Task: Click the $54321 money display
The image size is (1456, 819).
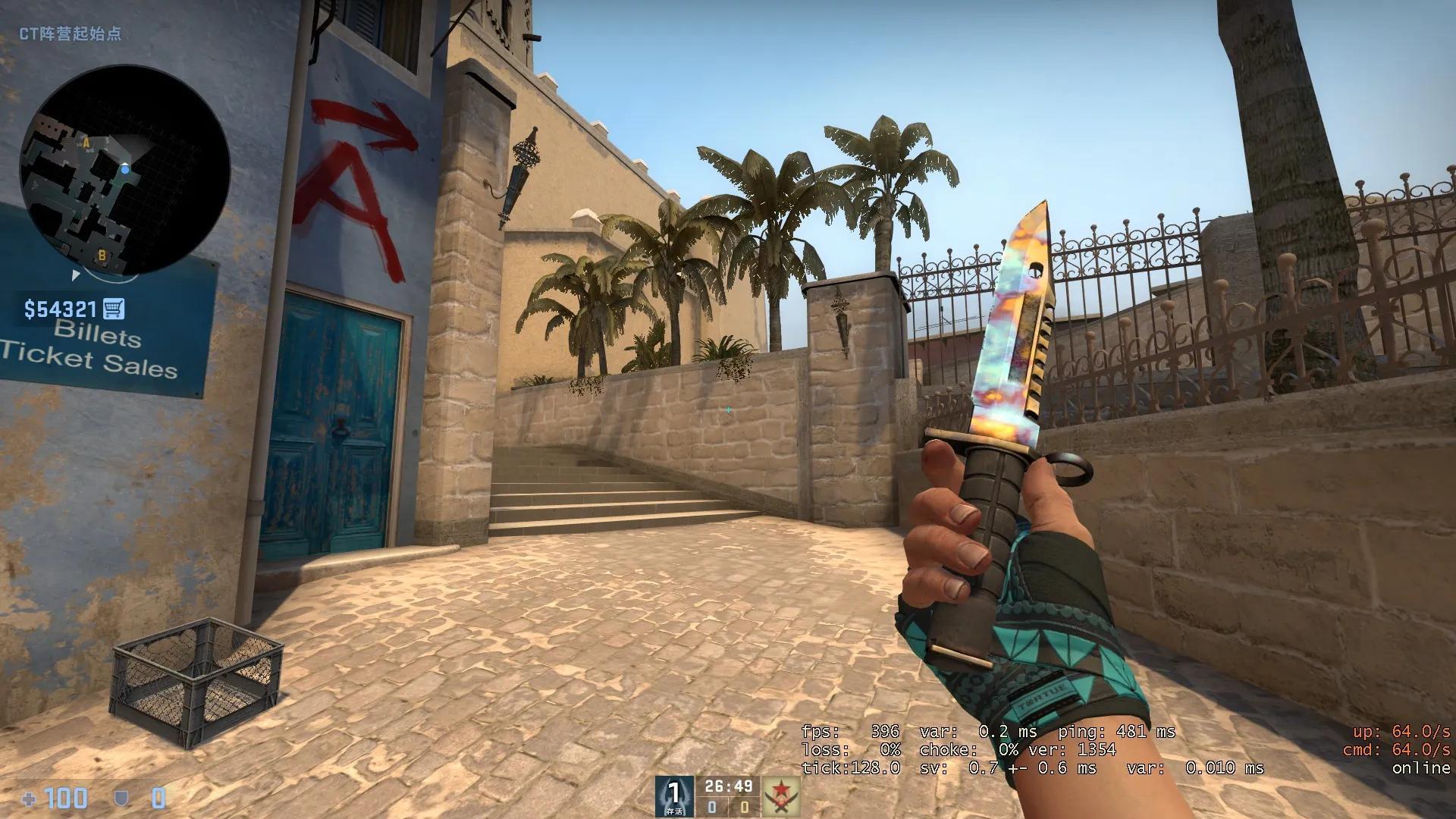Action: (x=61, y=309)
